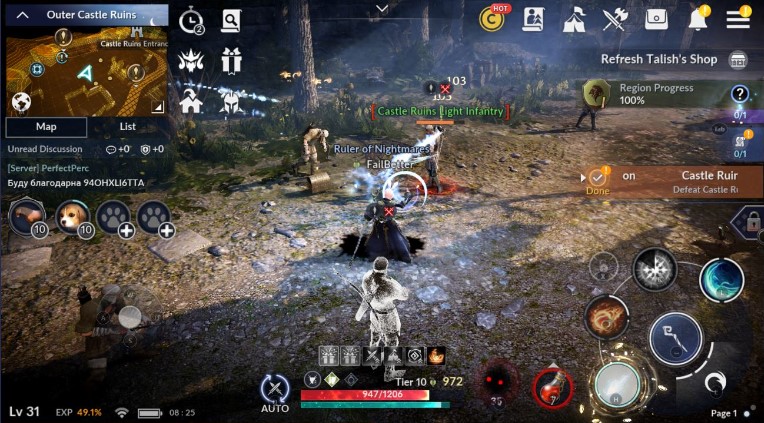Viewport: 764px width, 423px height.
Task: Open the hamburger main menu
Action: pyautogui.click(x=738, y=18)
